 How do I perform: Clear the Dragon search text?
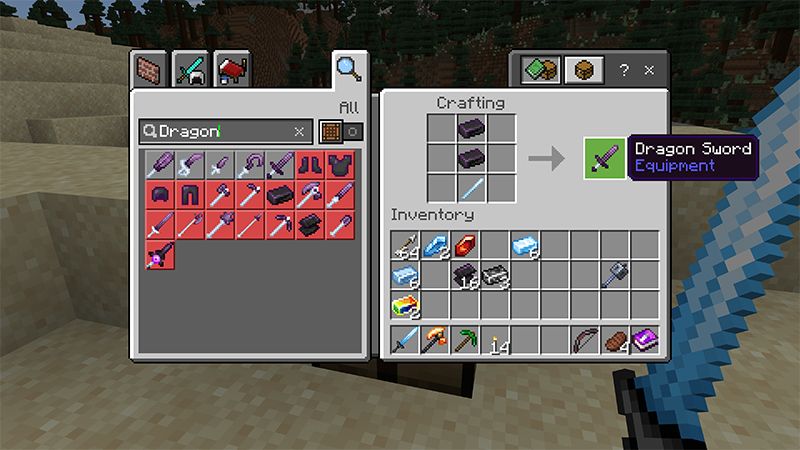299,131
